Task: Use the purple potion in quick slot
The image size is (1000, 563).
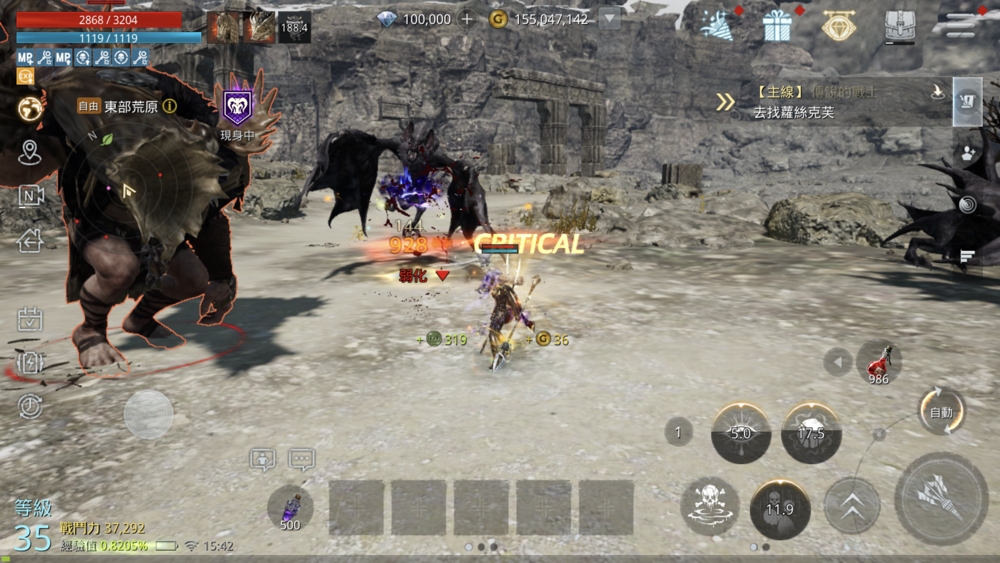Action: tap(290, 505)
